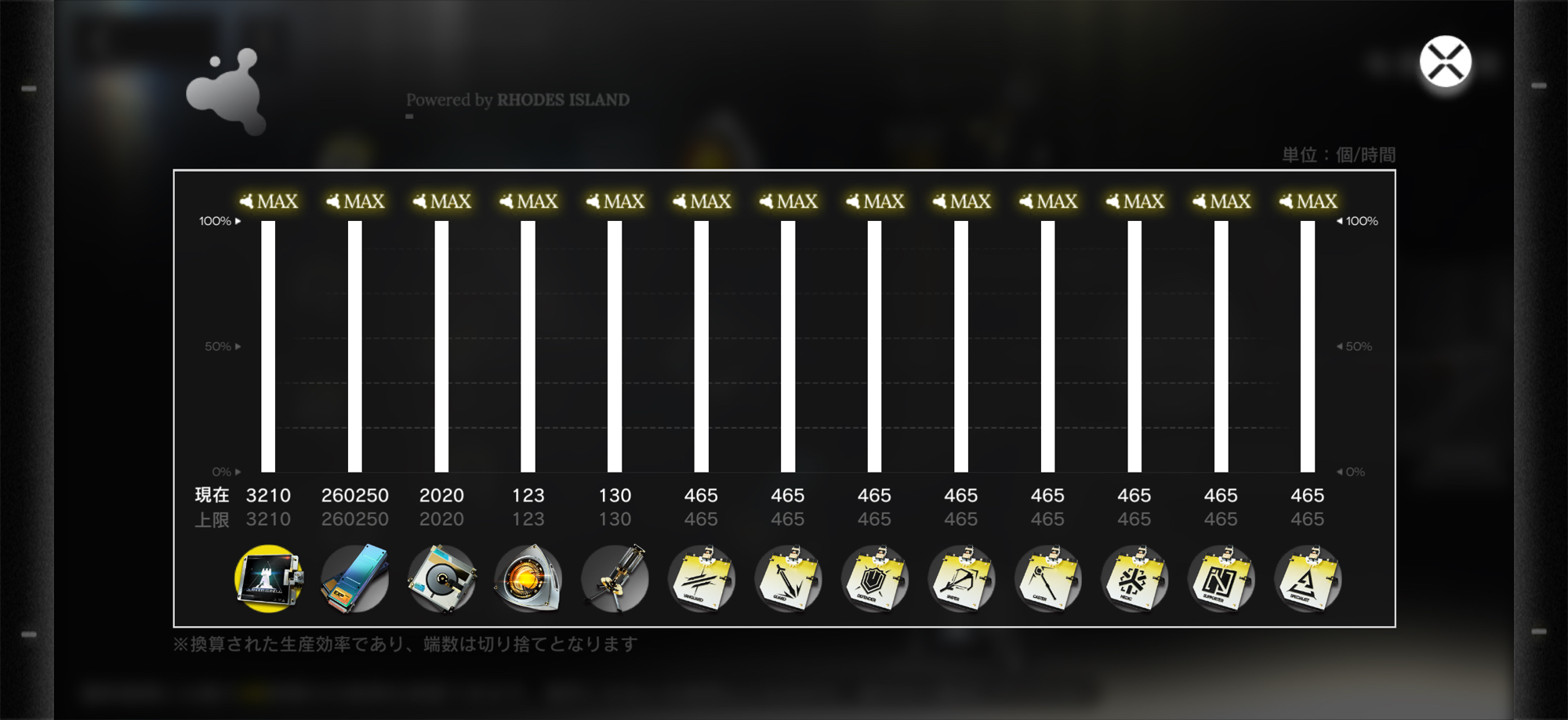The height and width of the screenshot is (720, 1568).
Task: Pick the Defender class chip icon
Action: click(875, 579)
